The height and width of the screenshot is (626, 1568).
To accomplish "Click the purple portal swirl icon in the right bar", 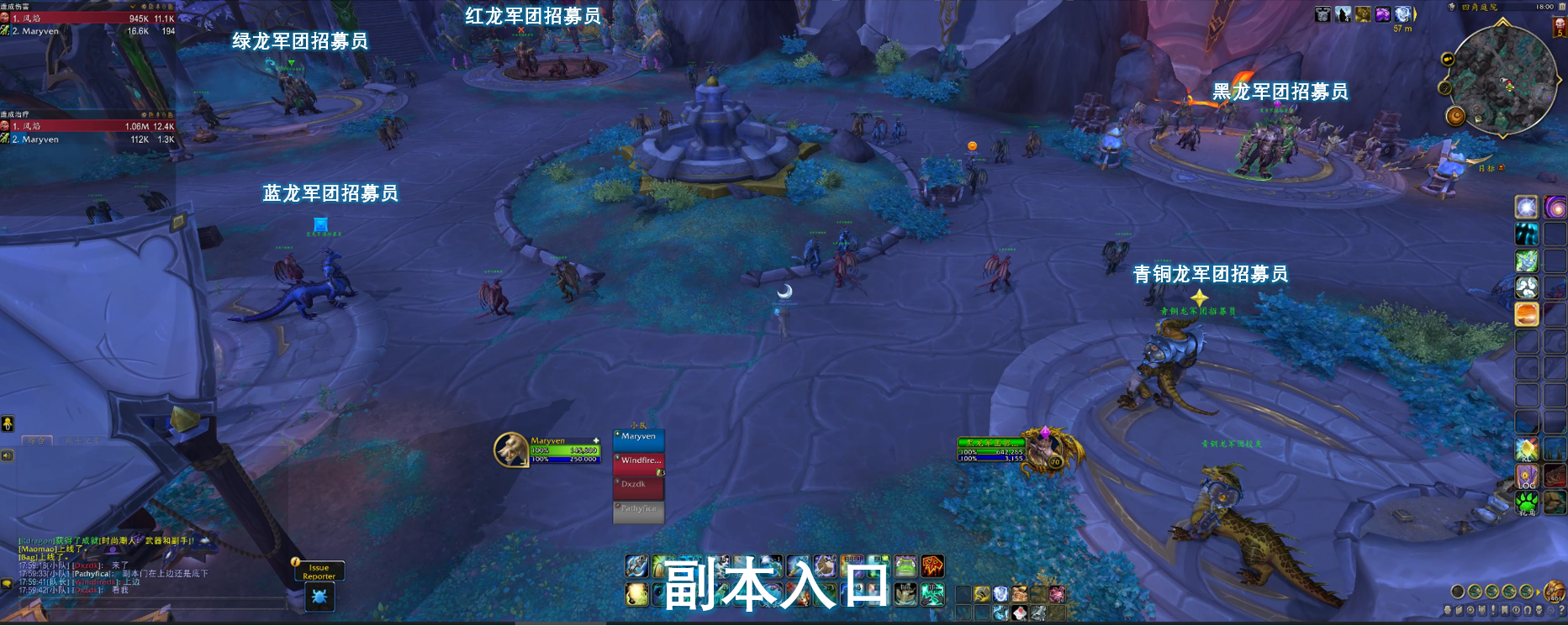I will click(x=1555, y=208).
